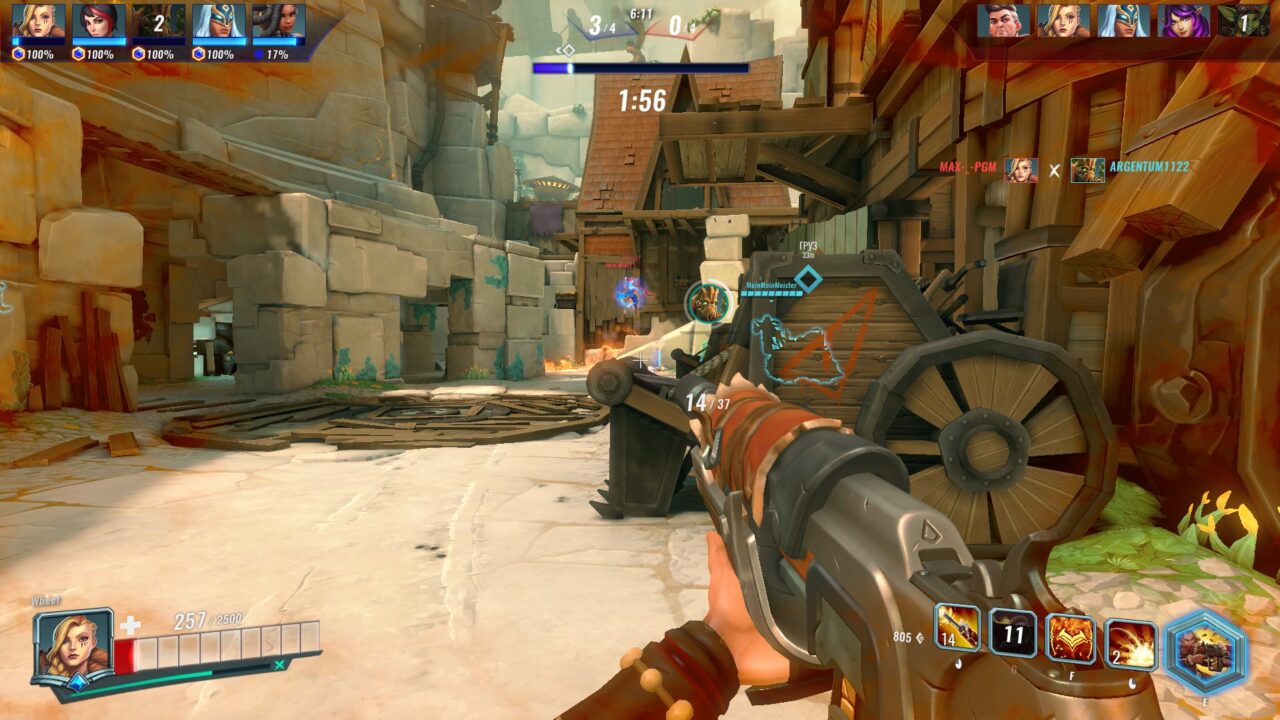
Task: Trigger the hexagonal ultimate ability icon
Action: [x=1205, y=652]
